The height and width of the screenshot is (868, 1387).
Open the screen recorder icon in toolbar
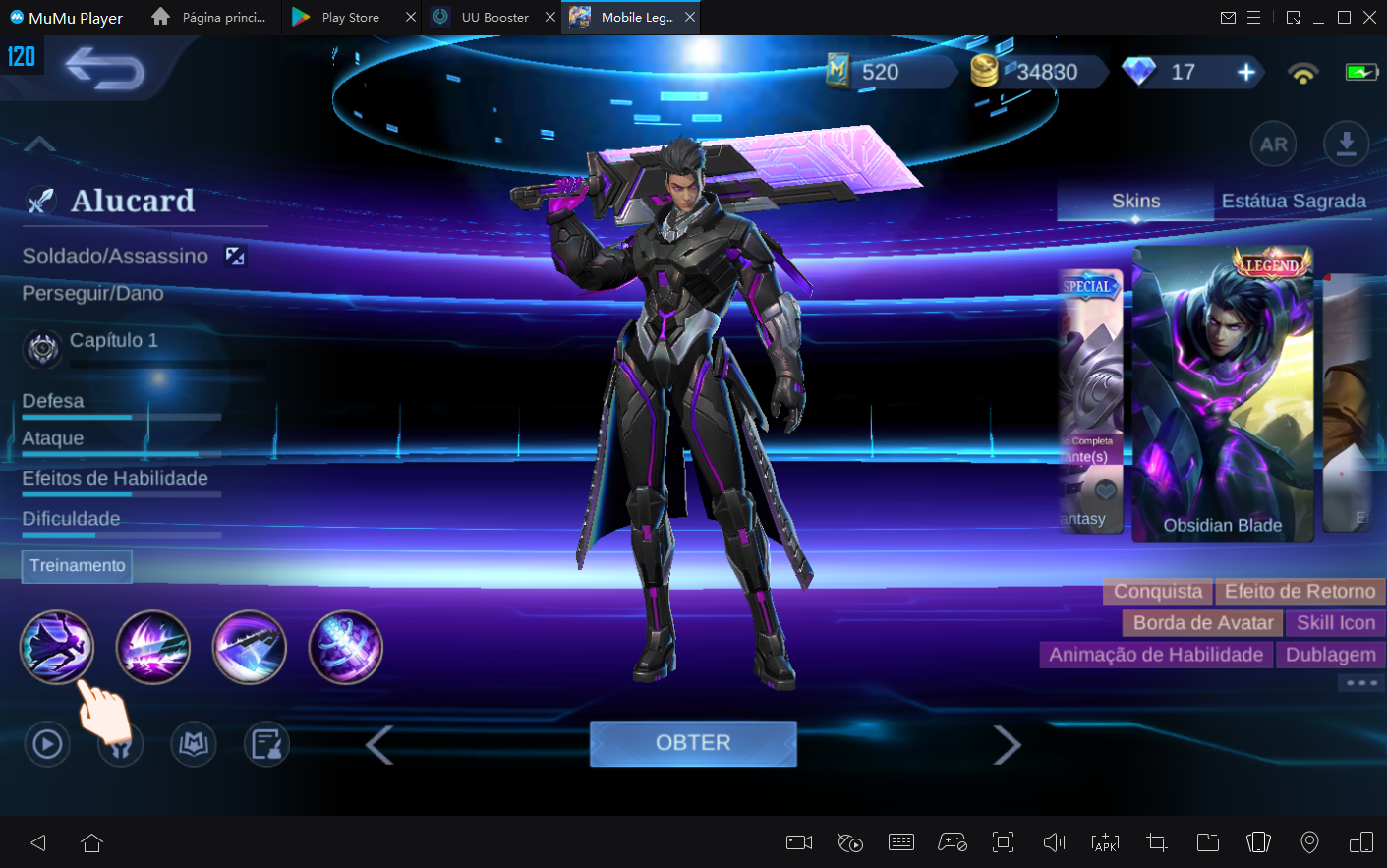pos(798,842)
